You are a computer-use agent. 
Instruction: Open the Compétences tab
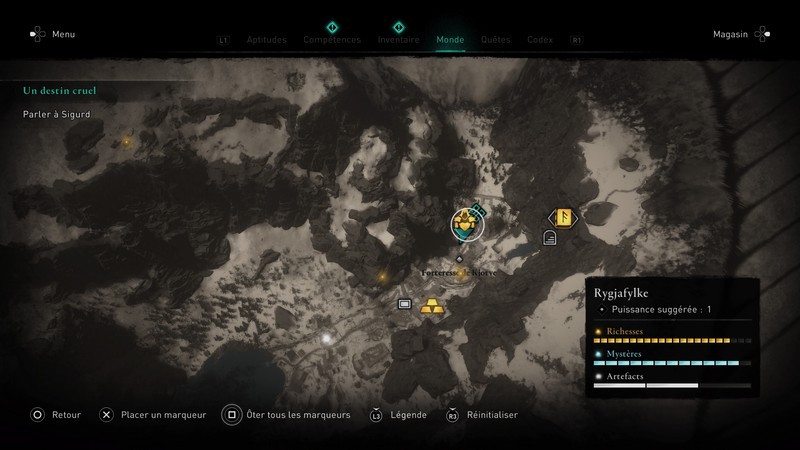pos(332,40)
